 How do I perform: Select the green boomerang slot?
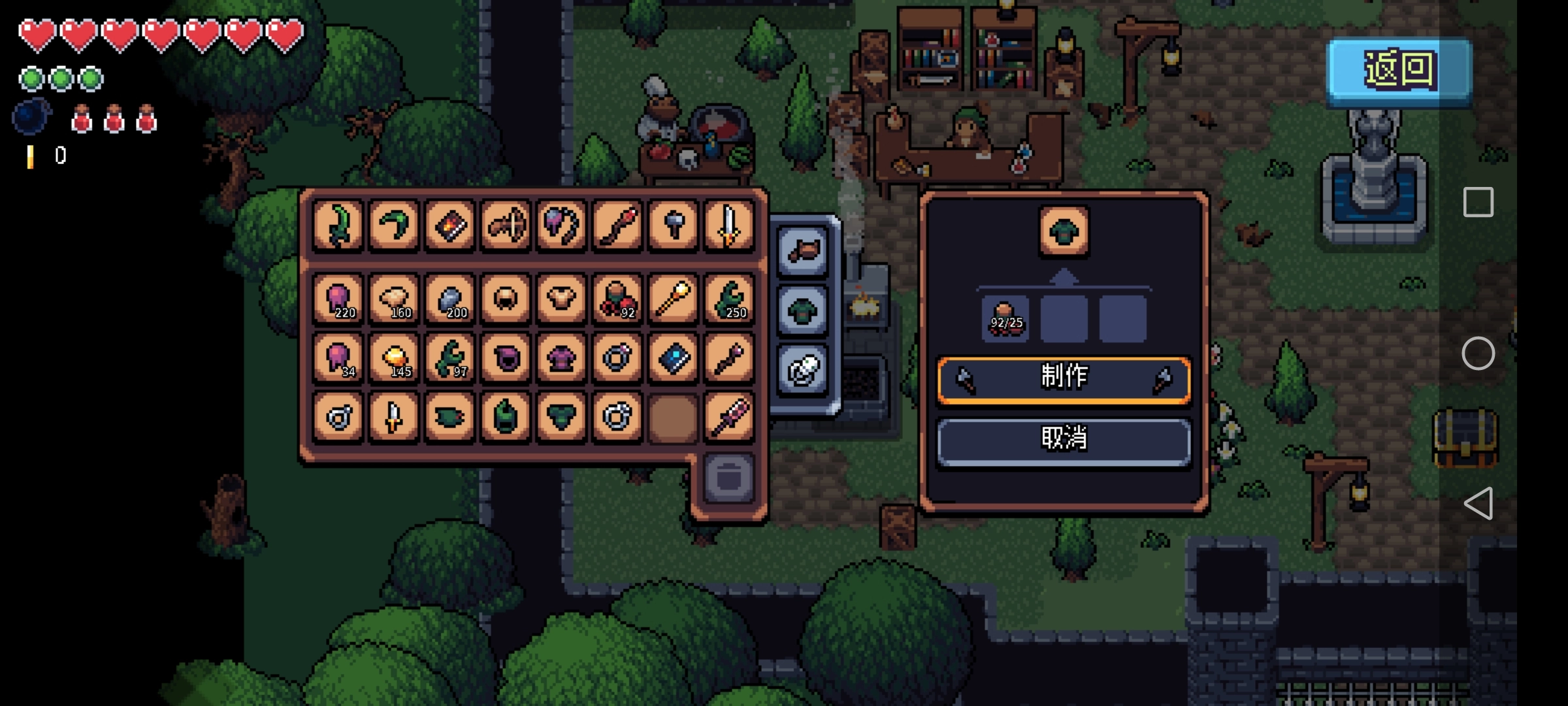(x=394, y=226)
